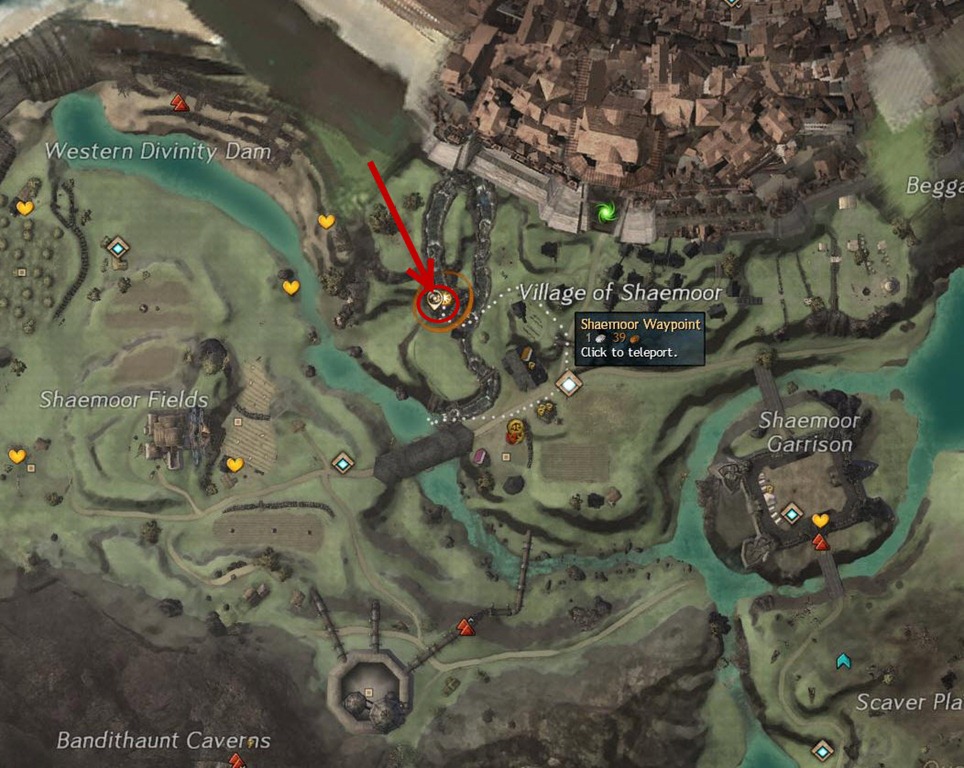Select the blue chevron marker above Scaver Plateau

pyautogui.click(x=844, y=660)
